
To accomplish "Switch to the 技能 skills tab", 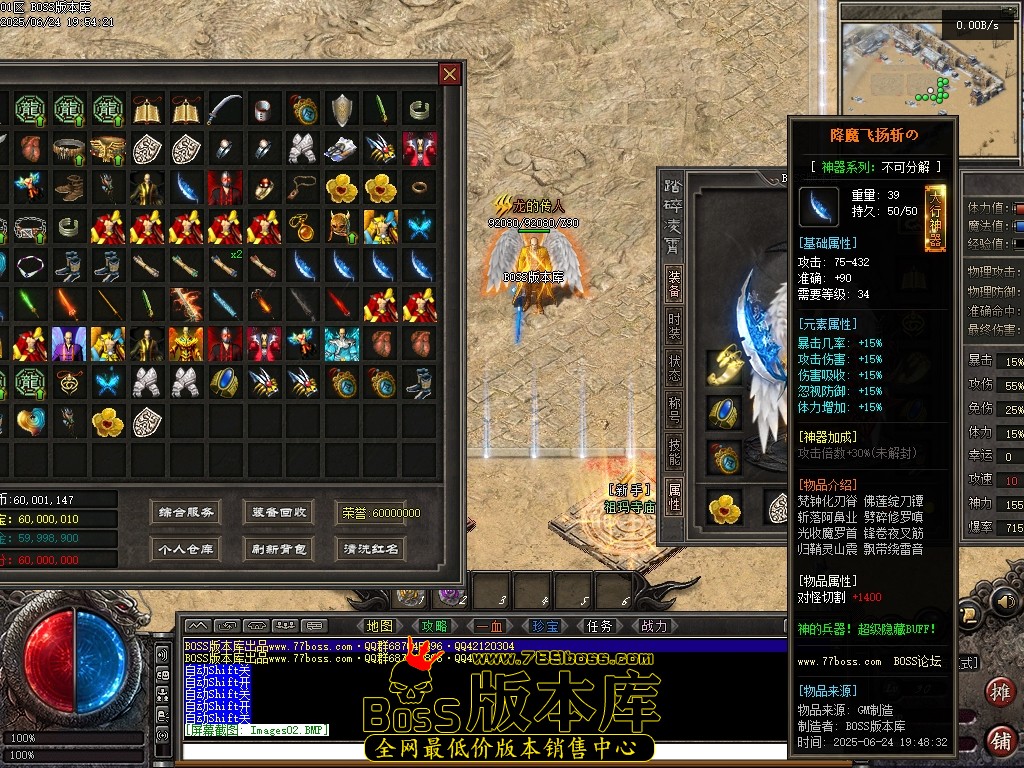I will click(x=675, y=453).
